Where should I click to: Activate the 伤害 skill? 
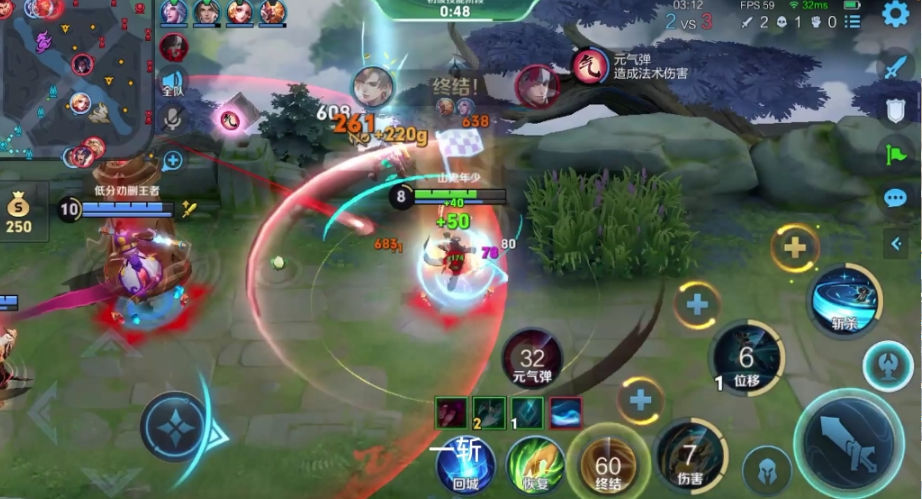pos(690,455)
